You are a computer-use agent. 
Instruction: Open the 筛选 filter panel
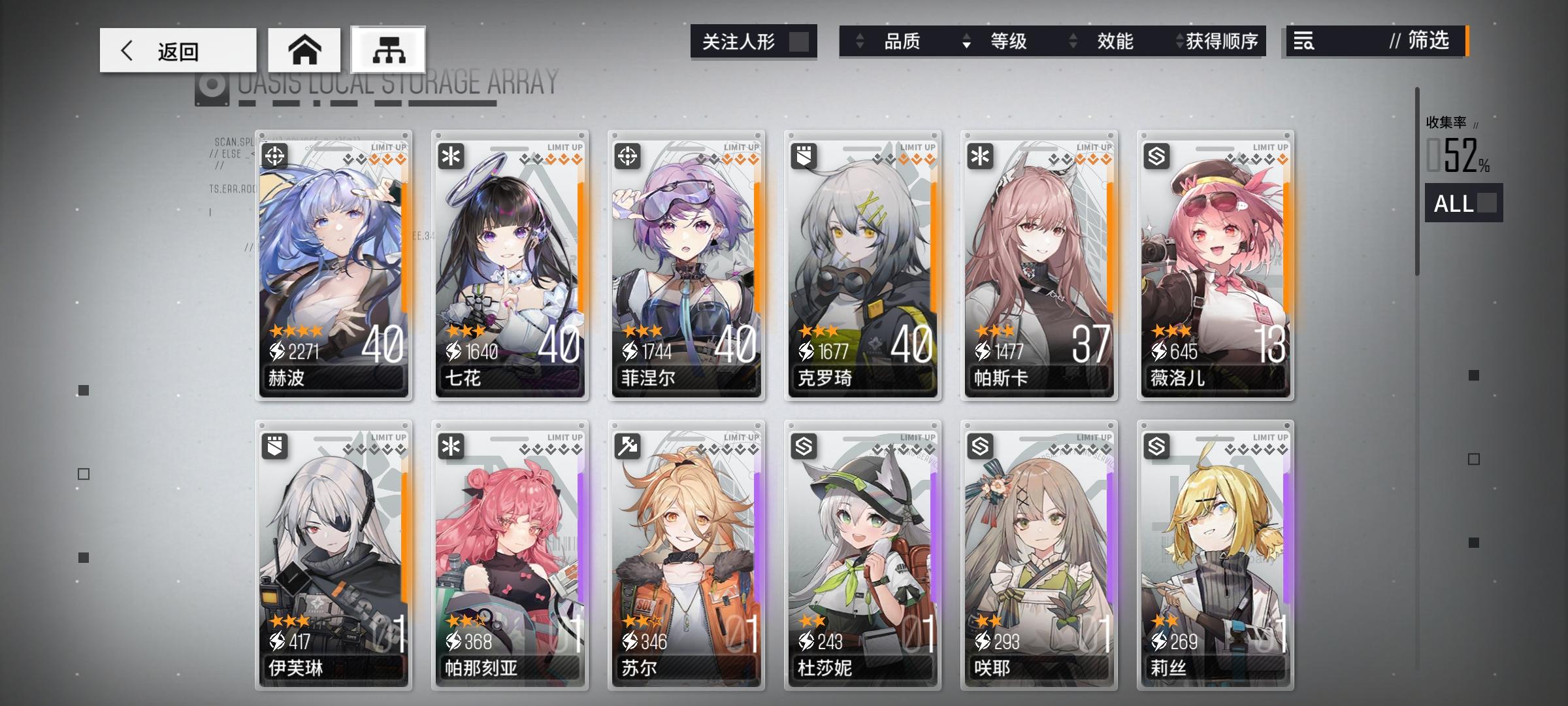(1423, 42)
